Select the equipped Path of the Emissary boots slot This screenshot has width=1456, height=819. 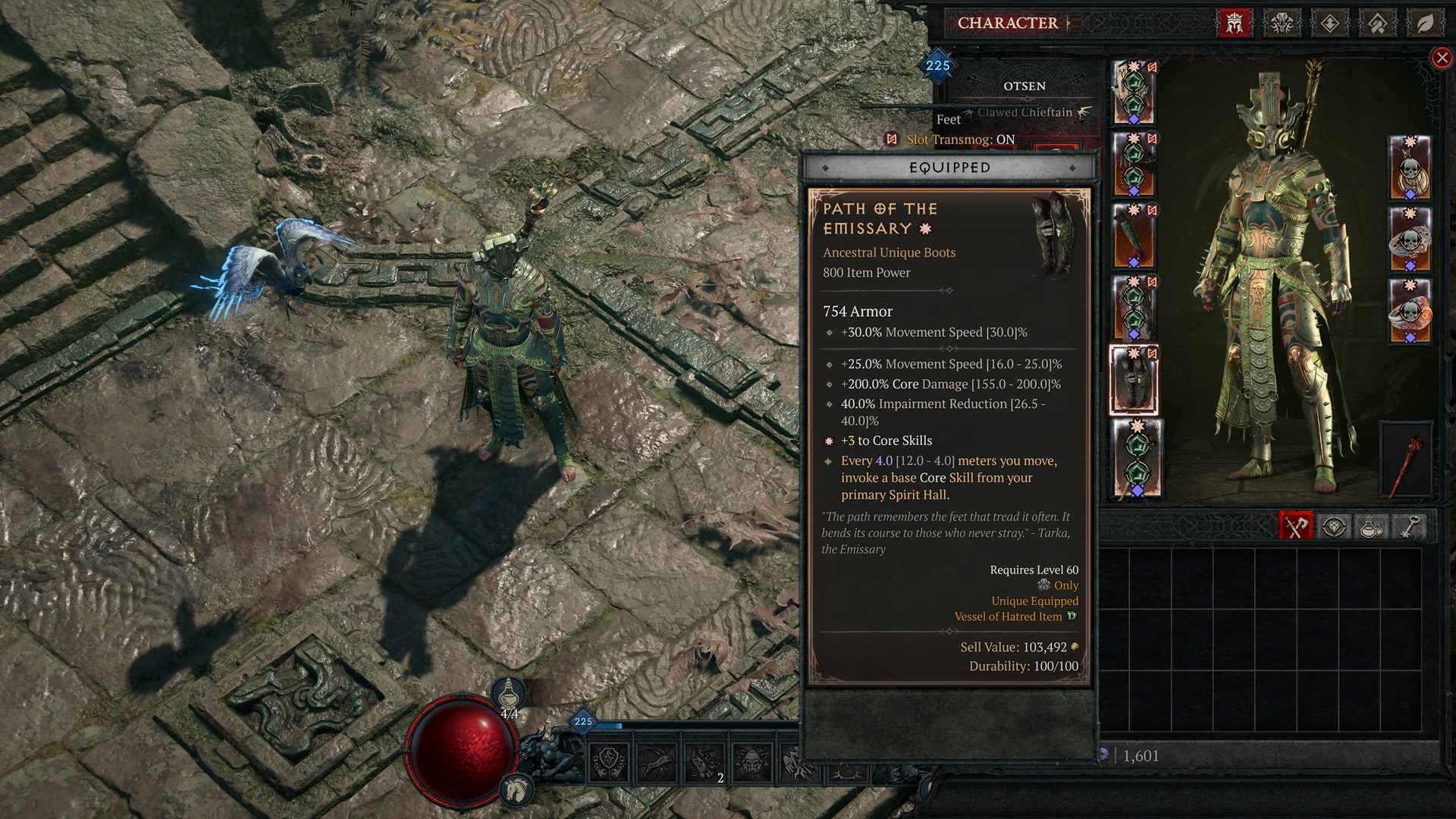(x=1134, y=380)
